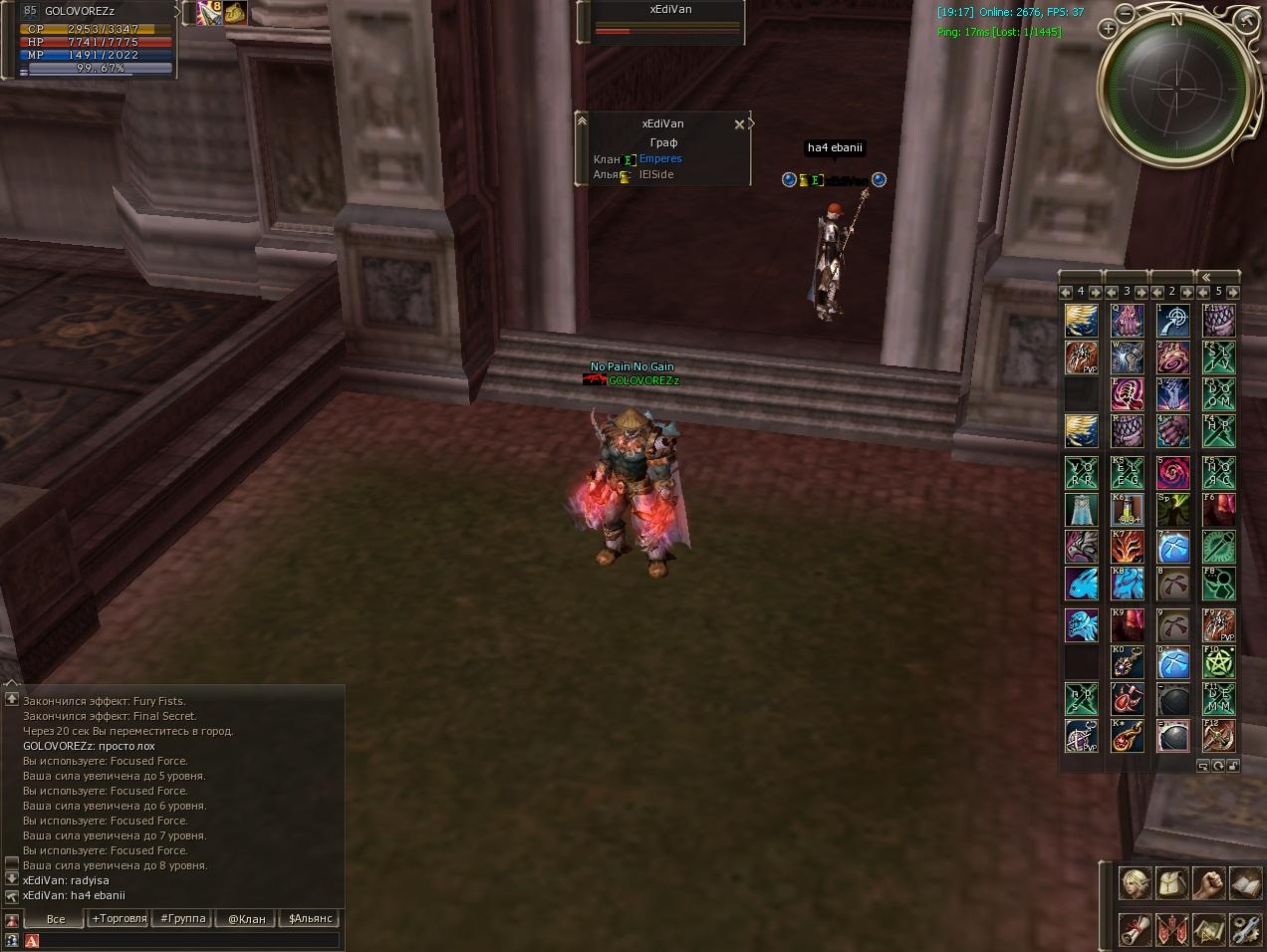Image resolution: width=1267 pixels, height=952 pixels.
Task: Activate the F10 green pentagram skill
Action: [x=1219, y=660]
